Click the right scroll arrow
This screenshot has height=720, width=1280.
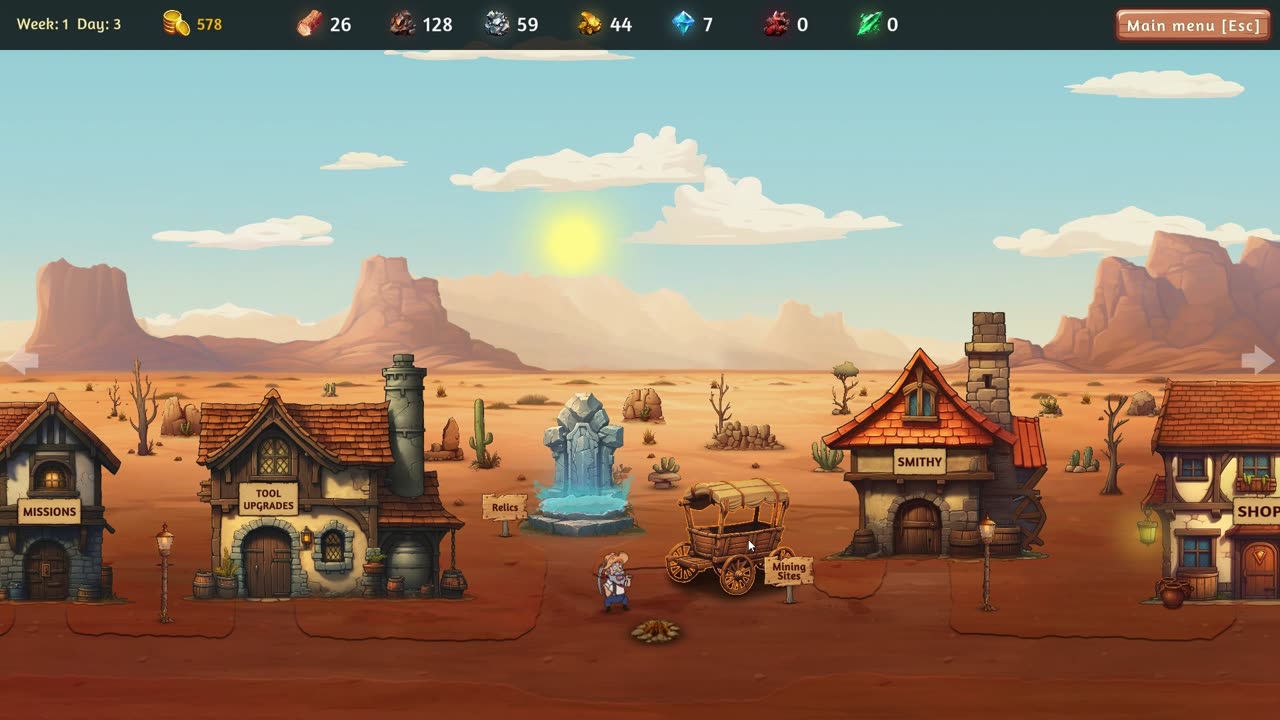click(x=1258, y=360)
